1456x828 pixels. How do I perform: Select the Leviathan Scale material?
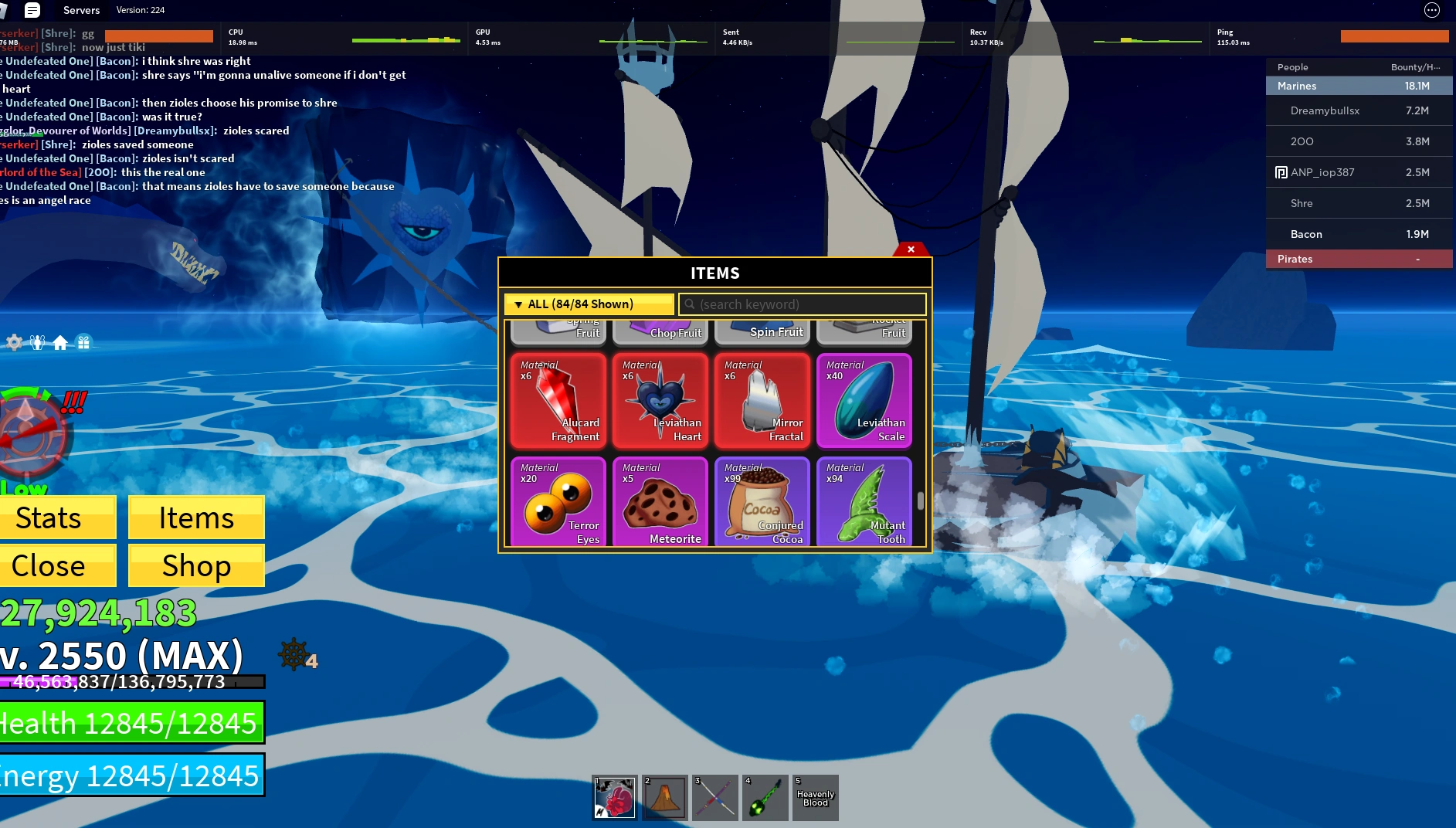point(864,400)
